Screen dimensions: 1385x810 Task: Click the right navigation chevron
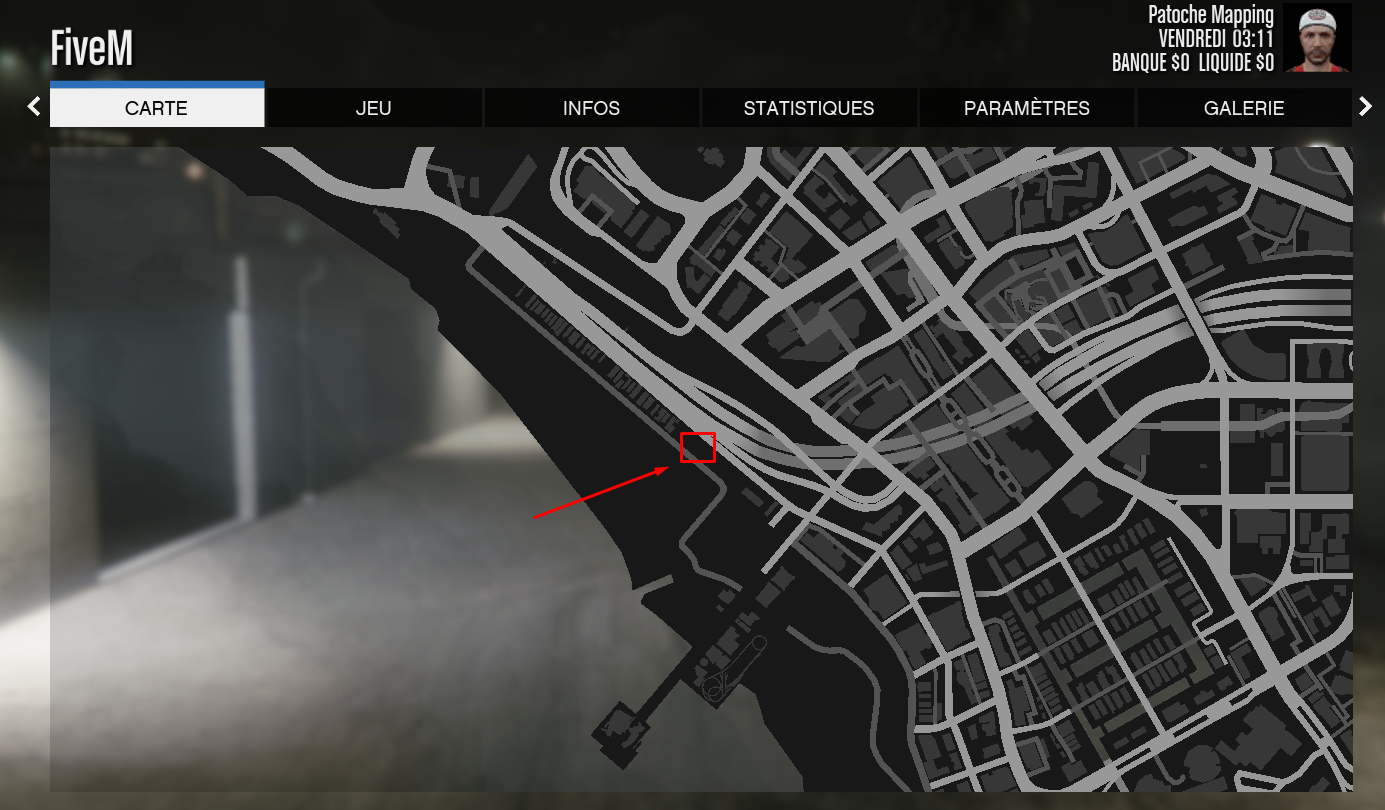click(x=1366, y=106)
